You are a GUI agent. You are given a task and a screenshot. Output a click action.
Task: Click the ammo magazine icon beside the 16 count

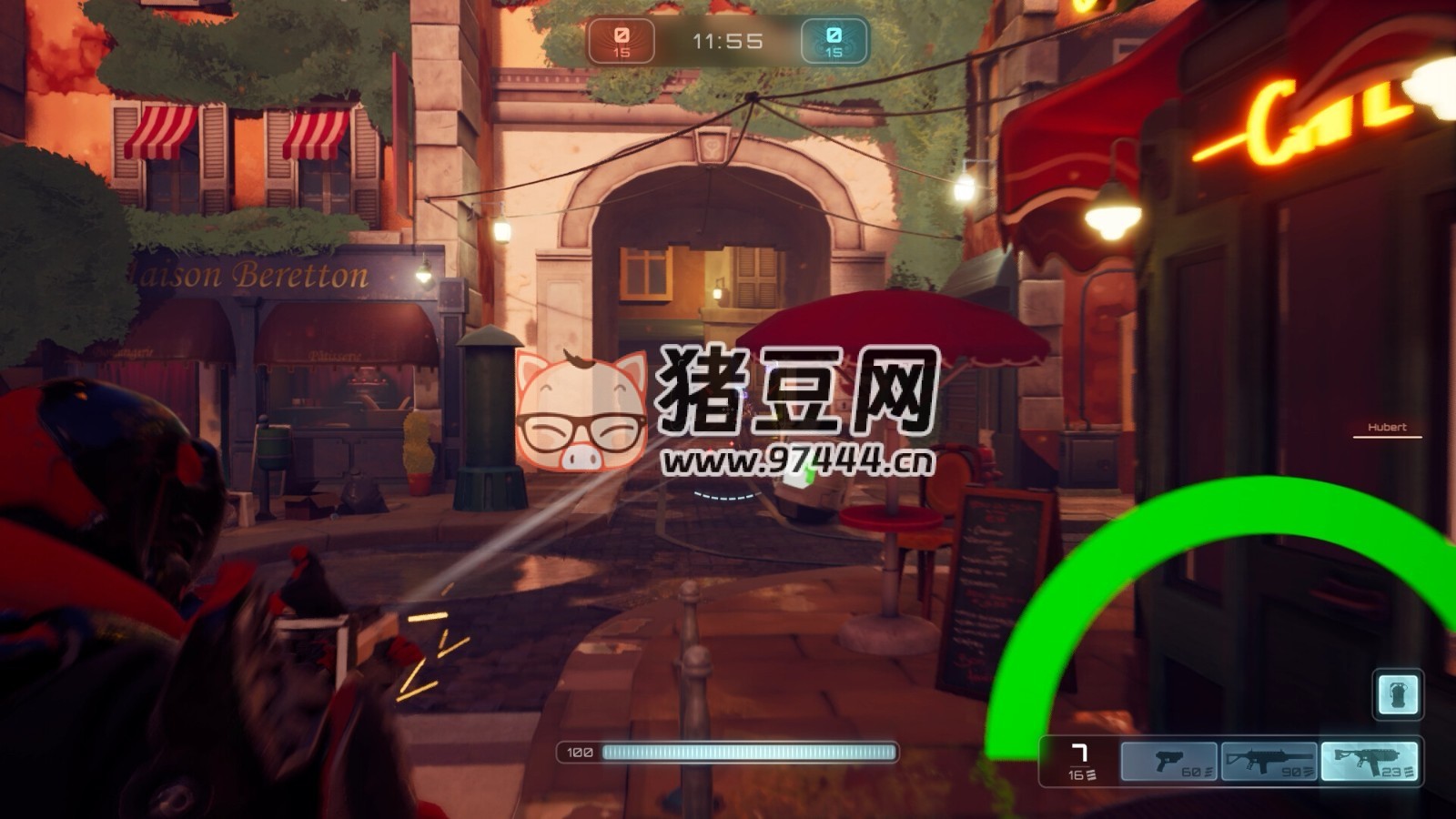click(x=1090, y=776)
